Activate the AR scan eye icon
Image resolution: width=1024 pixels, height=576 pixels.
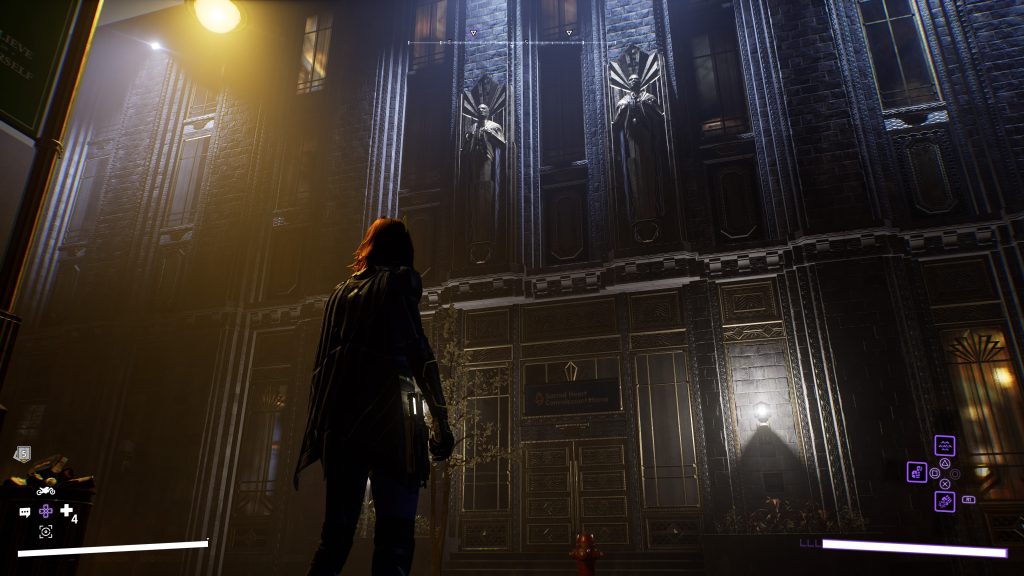(x=46, y=531)
